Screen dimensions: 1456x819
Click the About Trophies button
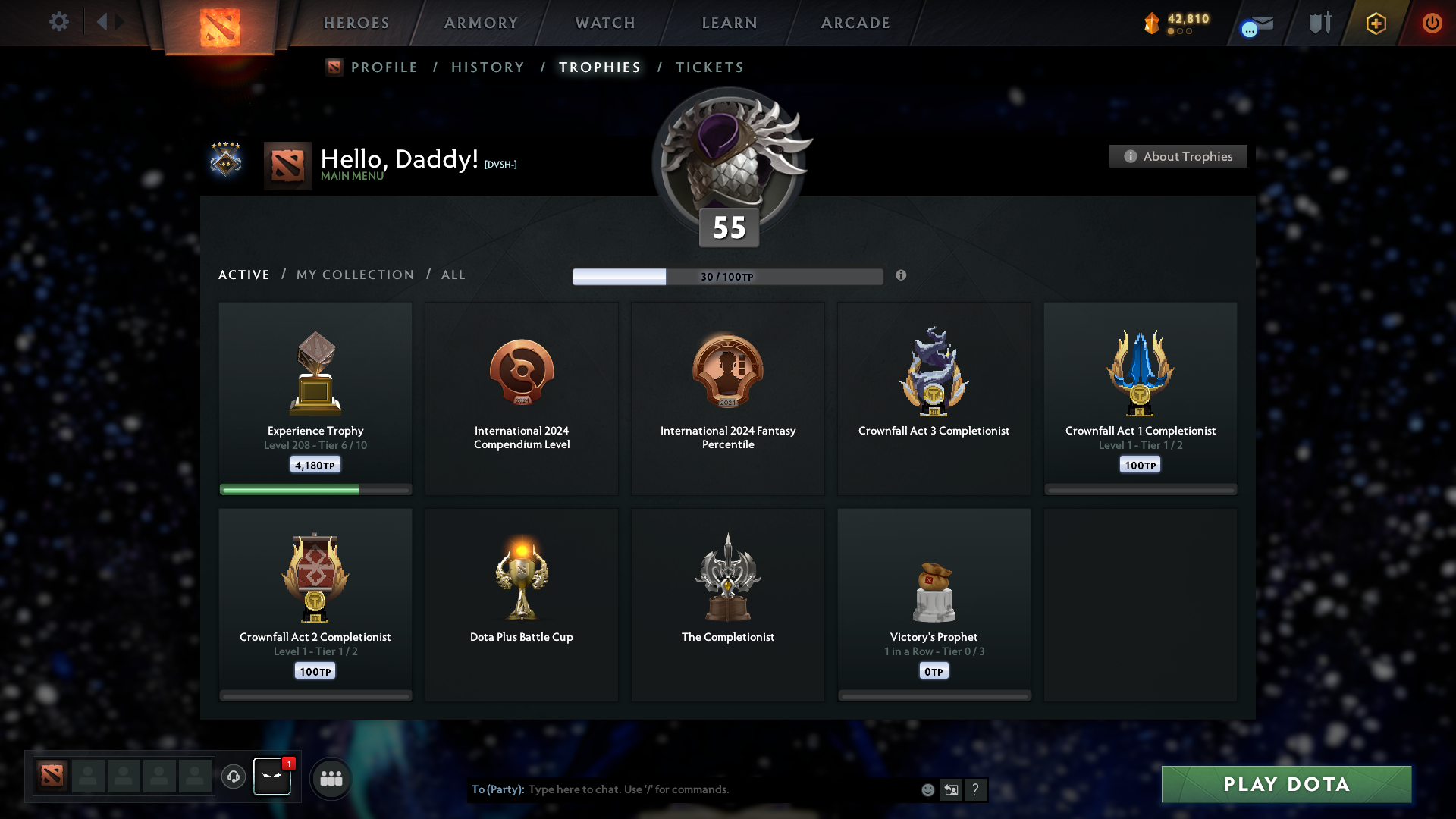(x=1178, y=156)
